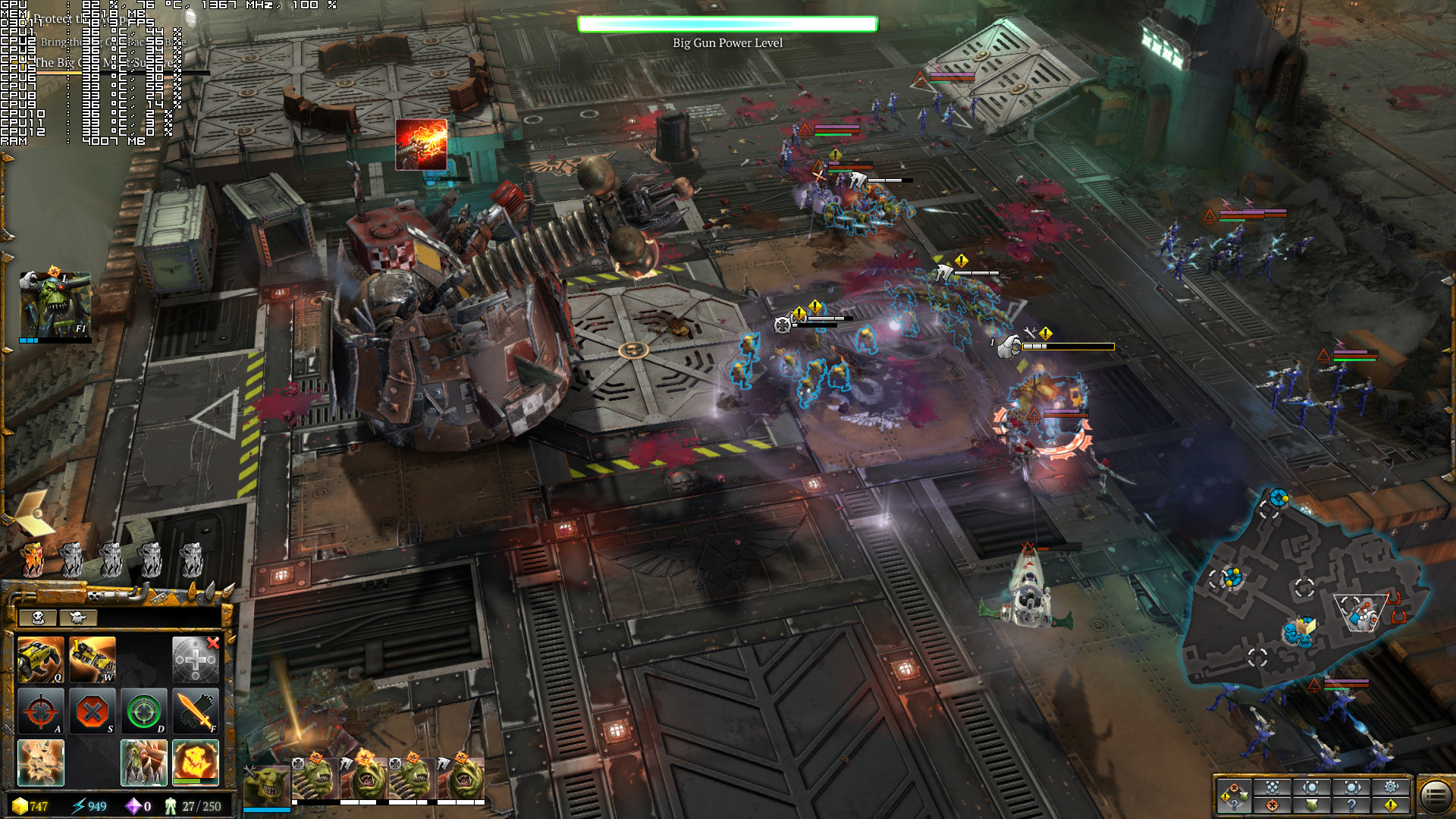
Task: Switch to the horned skull tab
Action: point(77,617)
